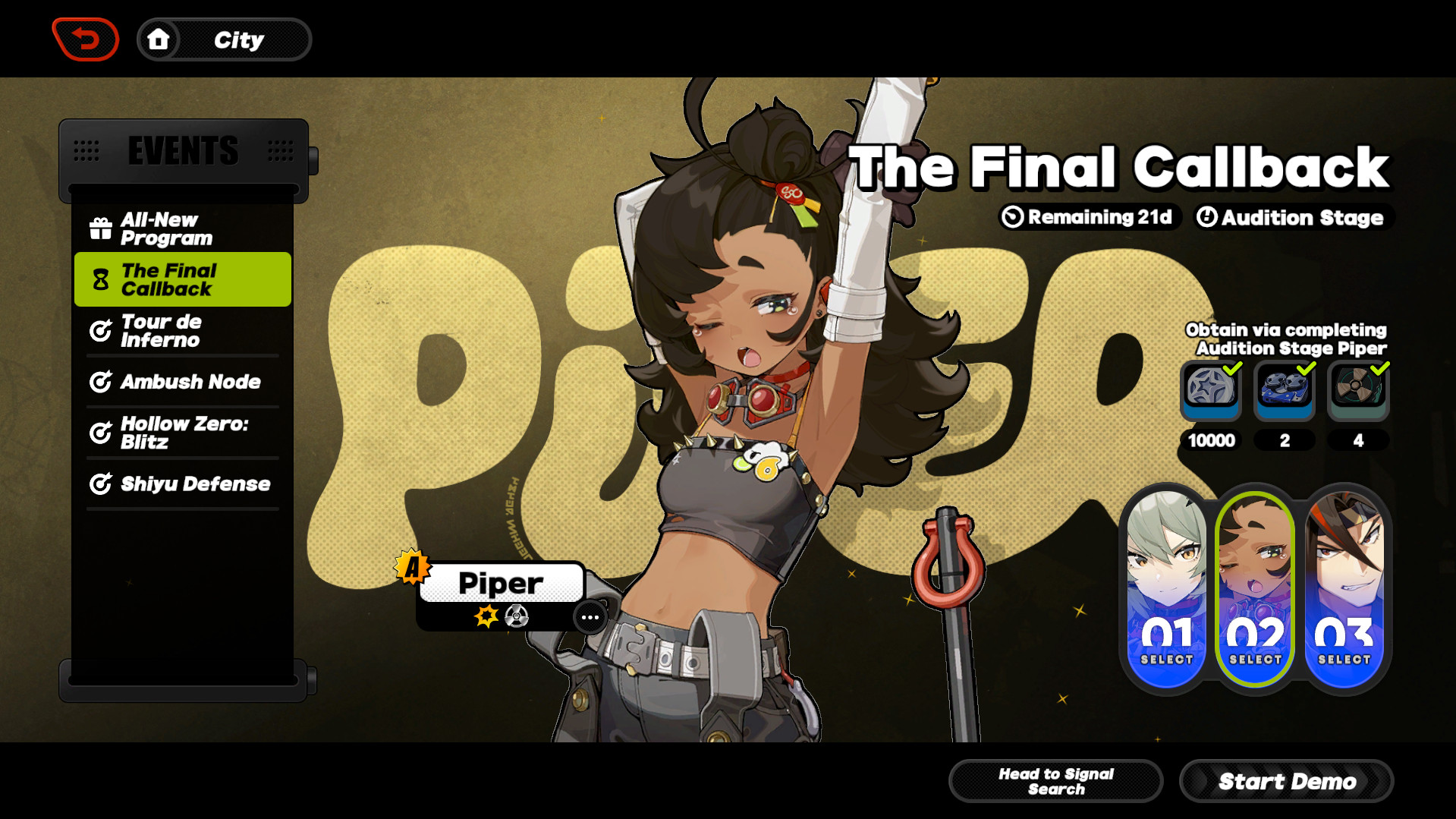Expand the Audition Stage info

1292,218
